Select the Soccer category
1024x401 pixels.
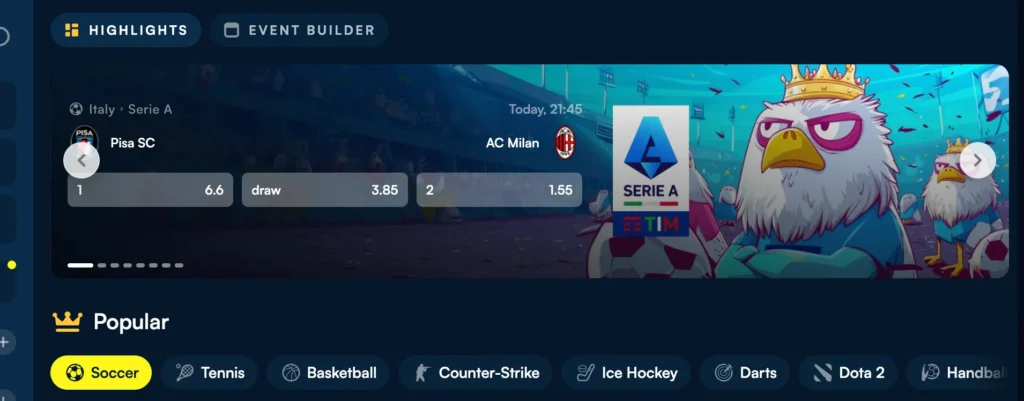101,373
